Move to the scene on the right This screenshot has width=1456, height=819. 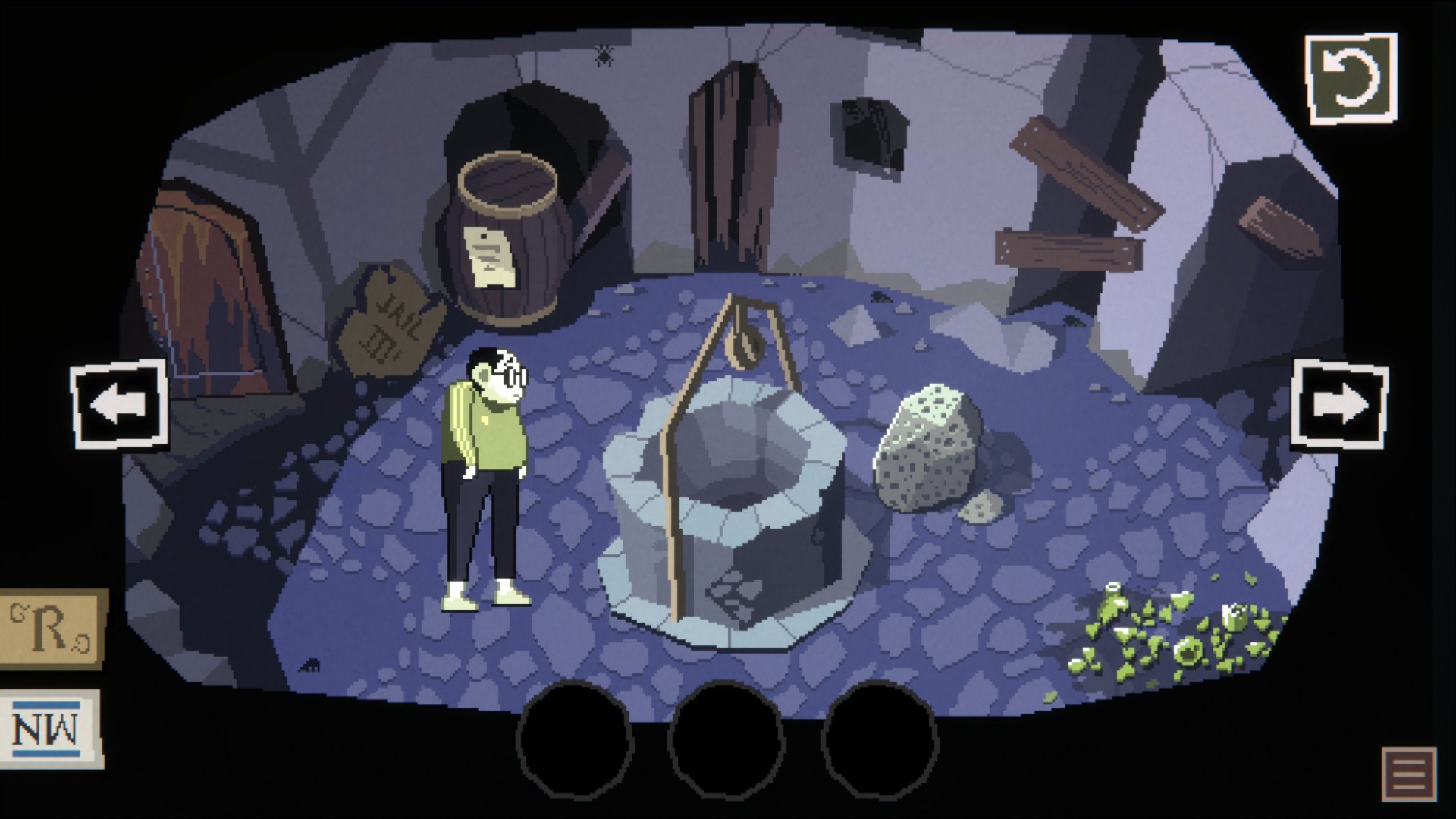click(x=1339, y=406)
